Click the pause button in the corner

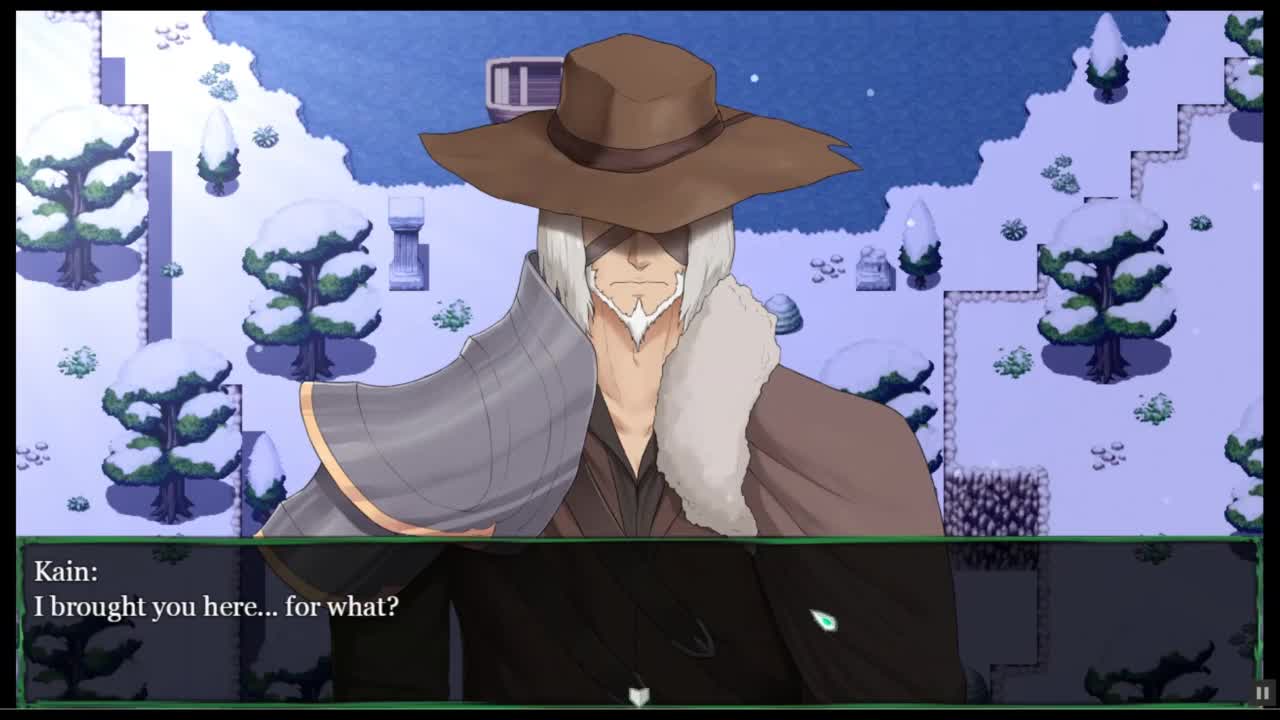point(1263,692)
